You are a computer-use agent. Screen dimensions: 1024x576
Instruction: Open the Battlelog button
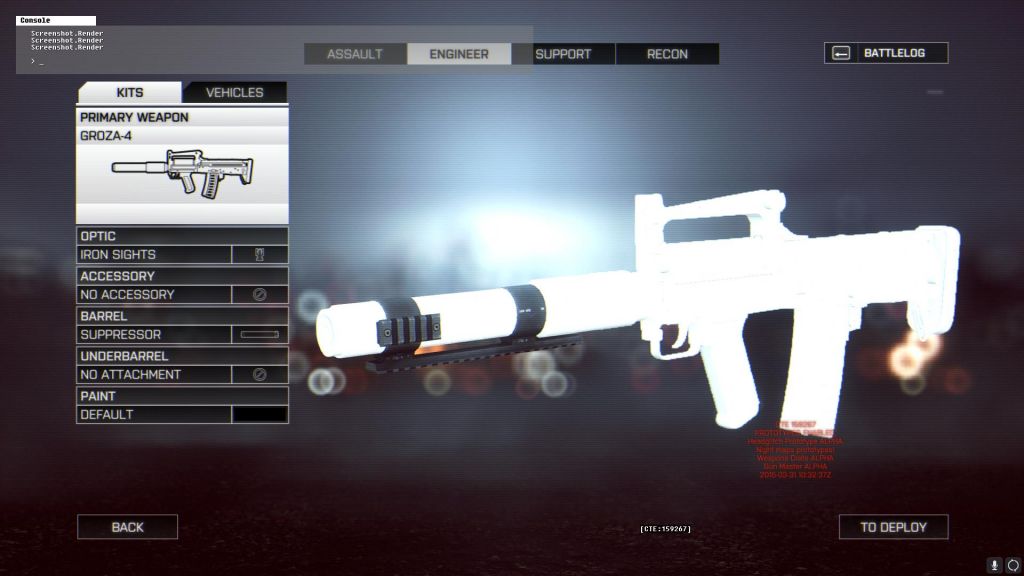[886, 53]
